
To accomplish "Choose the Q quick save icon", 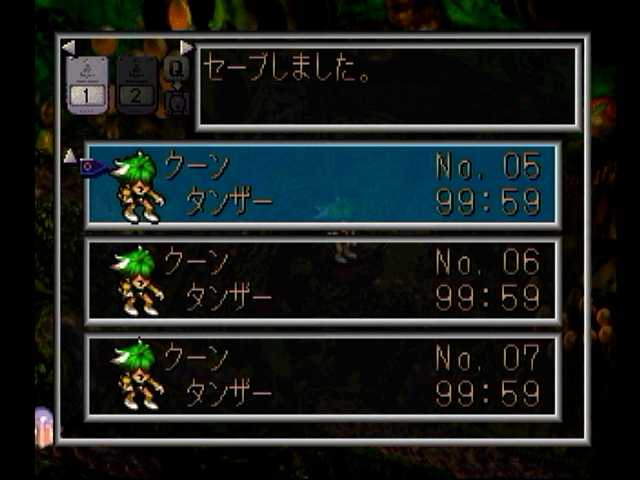I will 176,68.
